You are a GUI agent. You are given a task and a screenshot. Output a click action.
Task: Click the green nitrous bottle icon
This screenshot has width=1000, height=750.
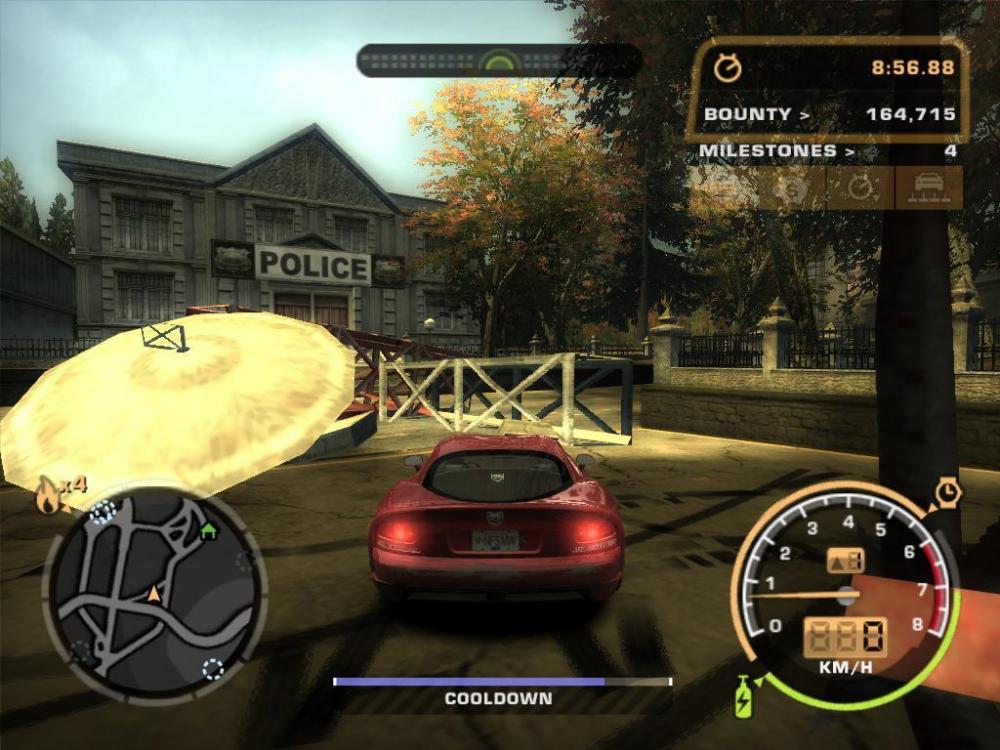point(745,695)
